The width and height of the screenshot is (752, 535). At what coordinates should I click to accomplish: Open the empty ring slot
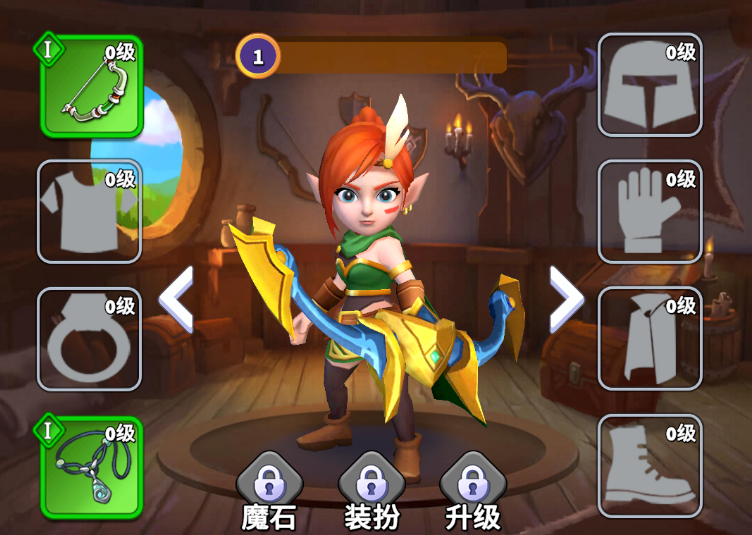tap(89, 339)
